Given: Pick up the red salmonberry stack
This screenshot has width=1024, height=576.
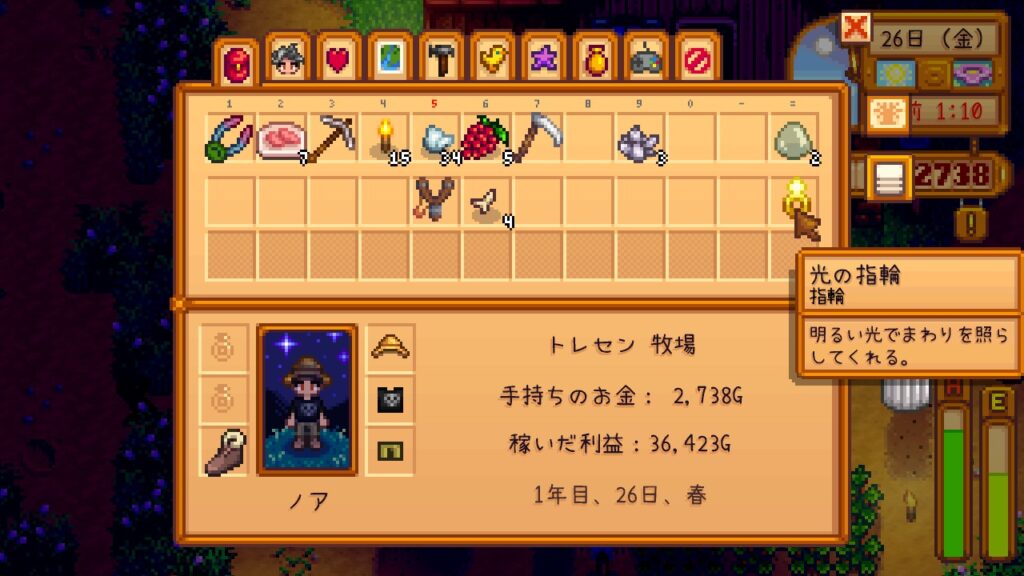Looking at the screenshot, I should coord(486,139).
